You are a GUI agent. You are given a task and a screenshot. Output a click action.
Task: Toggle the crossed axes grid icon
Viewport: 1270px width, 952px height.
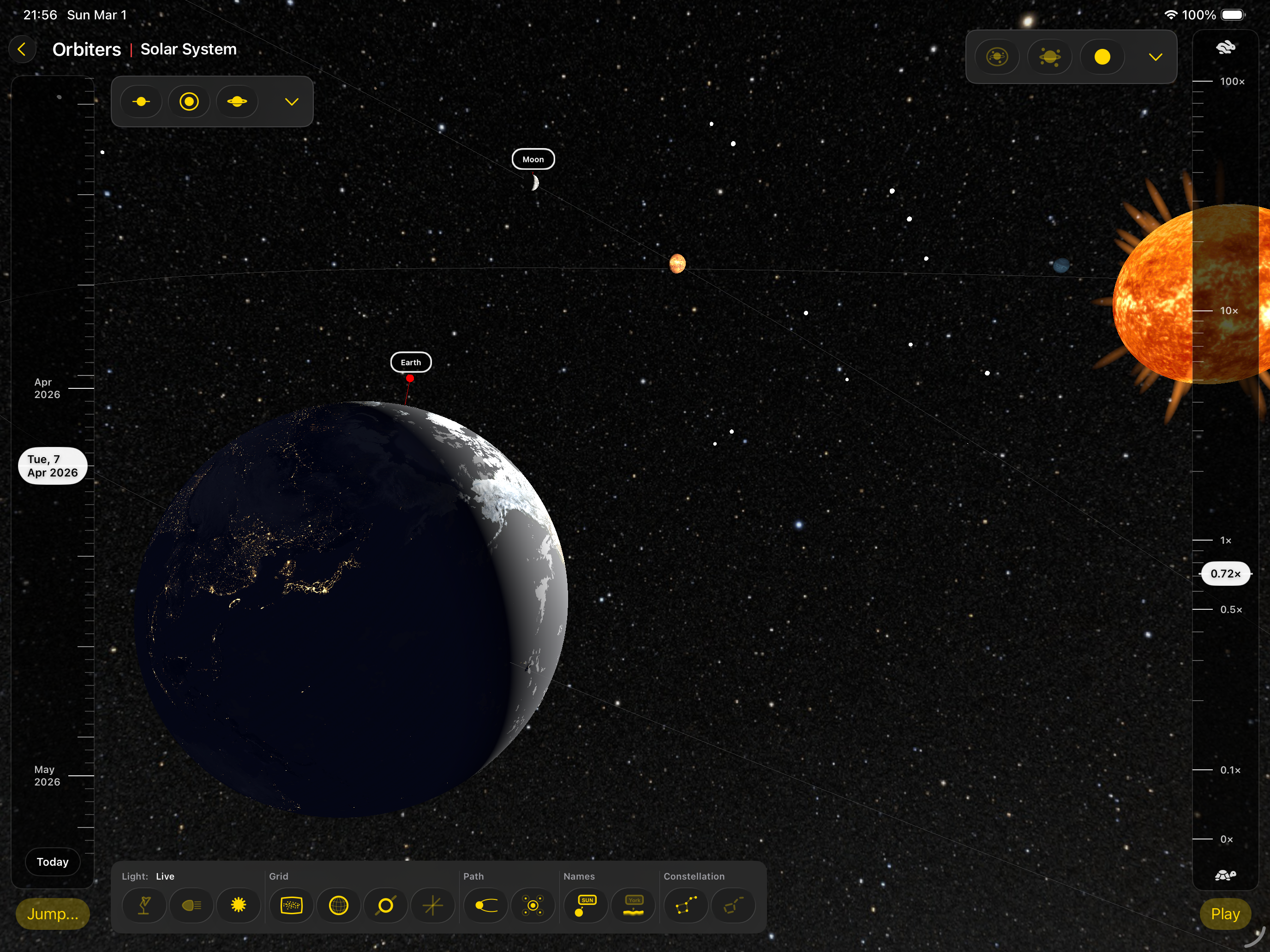(432, 905)
